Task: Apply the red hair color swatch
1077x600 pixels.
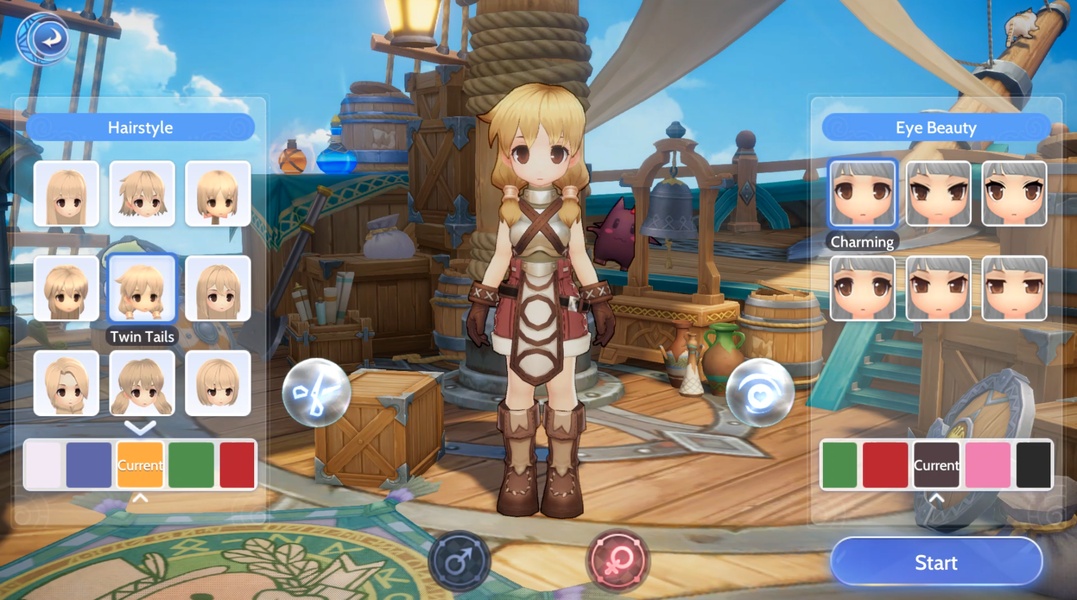Action: 237,465
